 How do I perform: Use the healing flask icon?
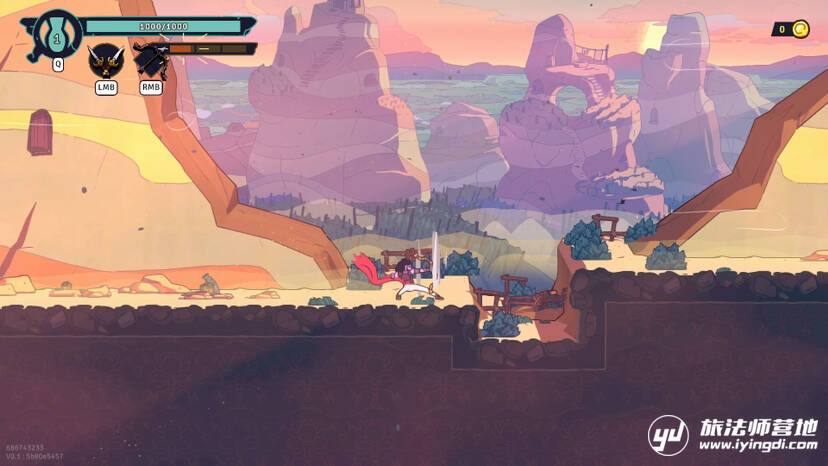click(x=57, y=37)
